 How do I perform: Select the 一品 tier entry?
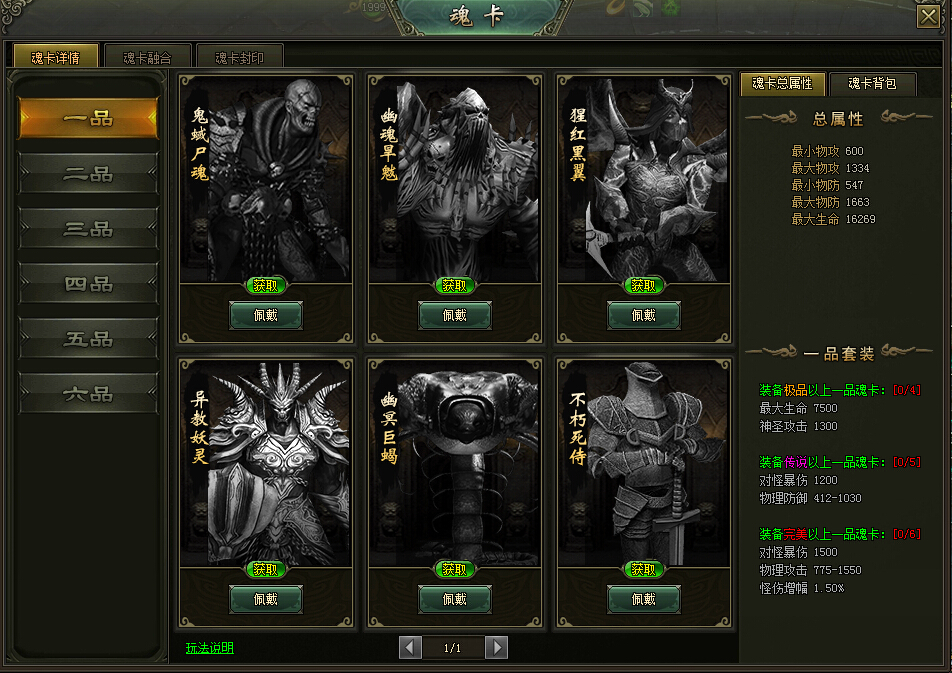pos(88,119)
